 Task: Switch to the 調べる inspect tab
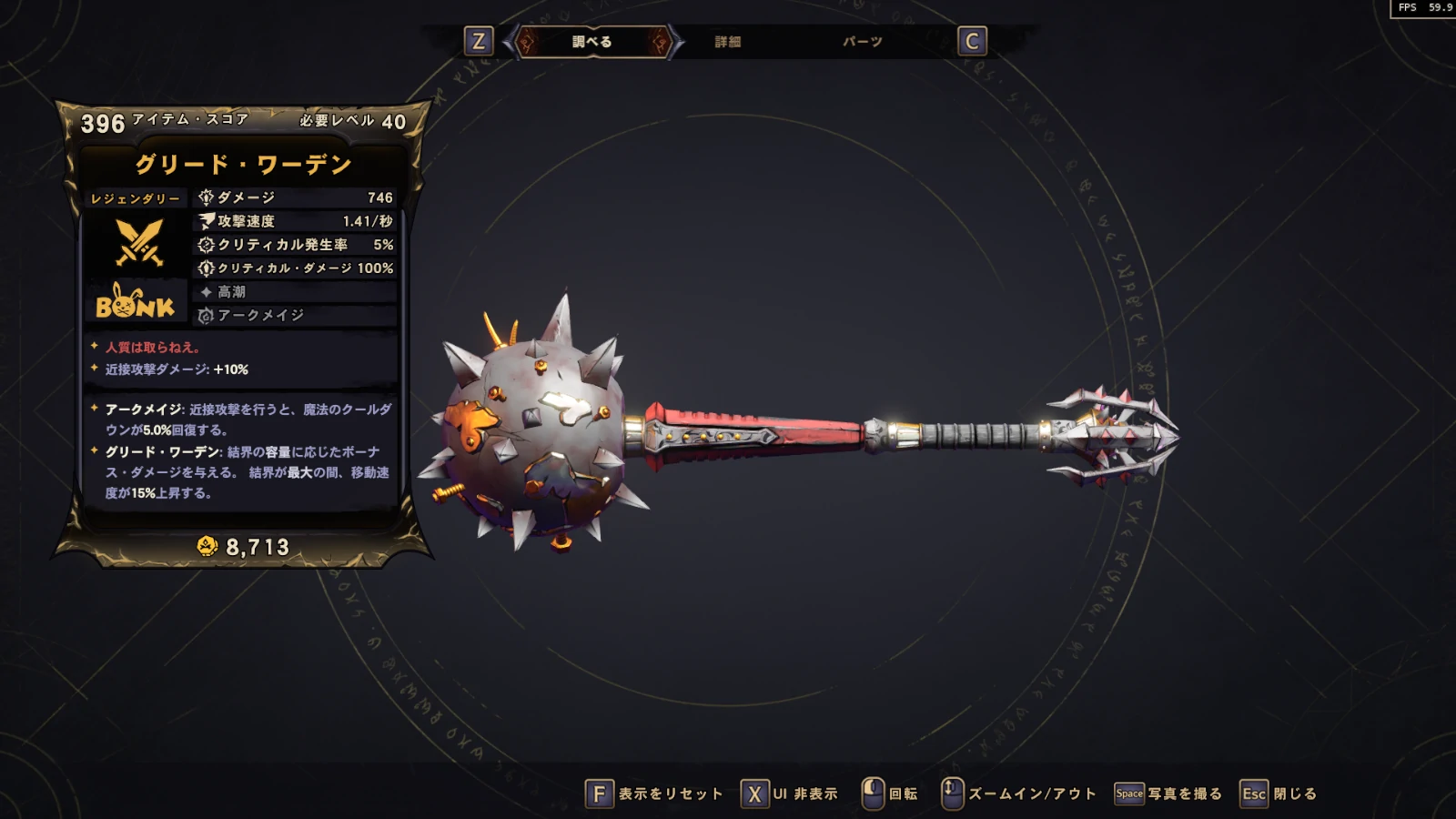pyautogui.click(x=592, y=42)
